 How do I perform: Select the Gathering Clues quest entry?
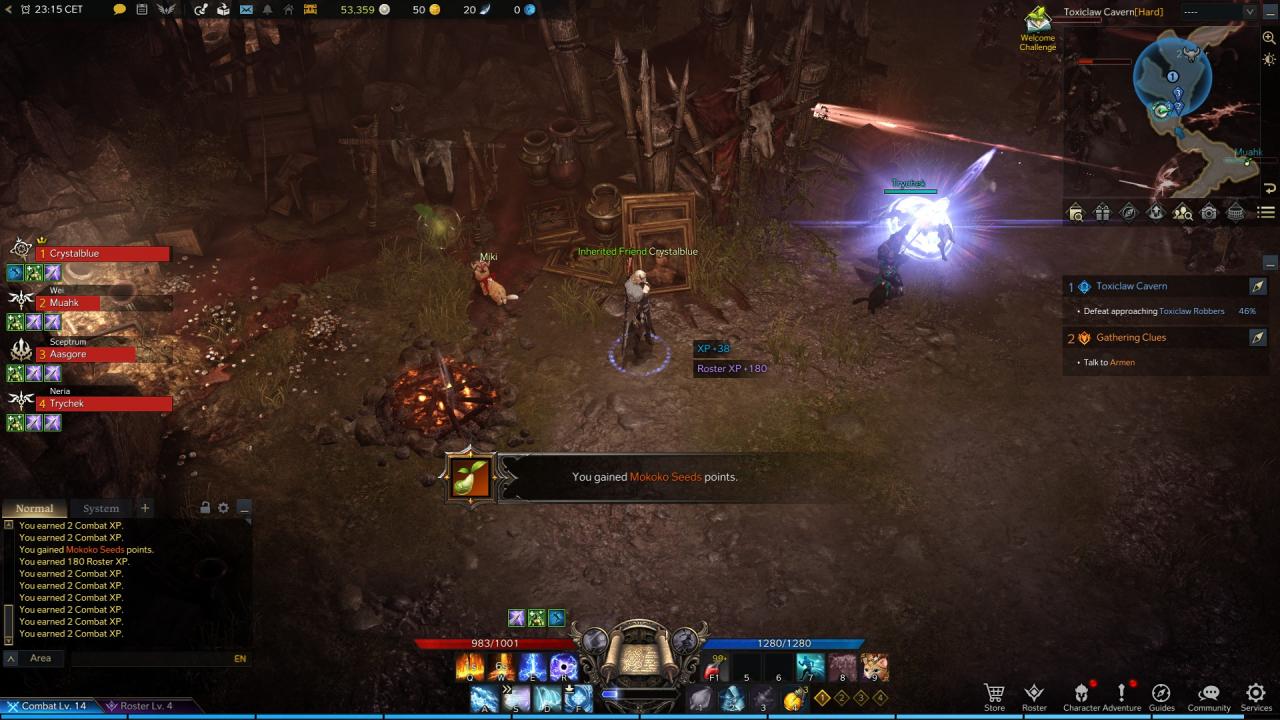pyautogui.click(x=1131, y=338)
